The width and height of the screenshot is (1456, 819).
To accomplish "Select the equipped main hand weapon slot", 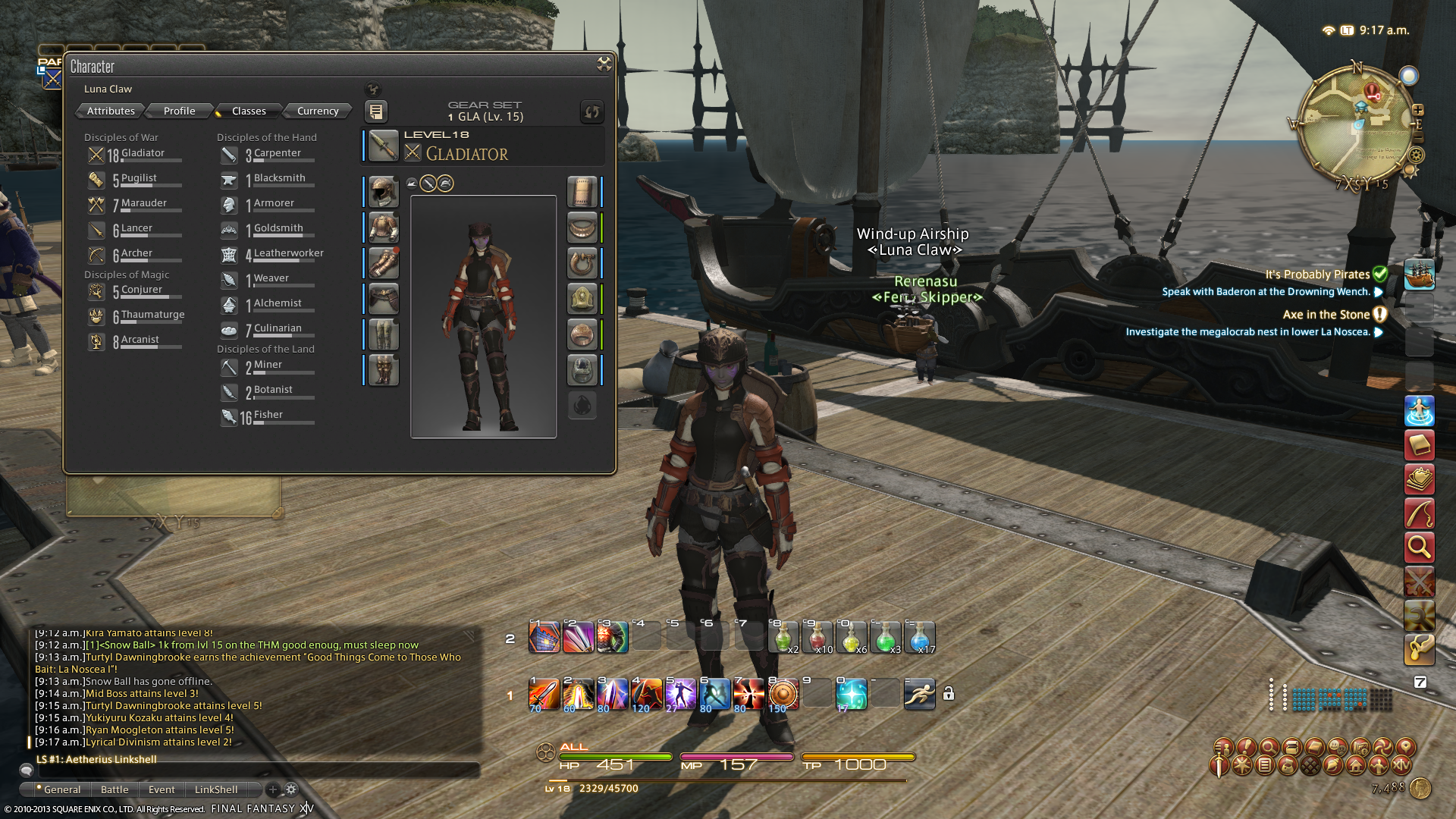I will point(383,146).
